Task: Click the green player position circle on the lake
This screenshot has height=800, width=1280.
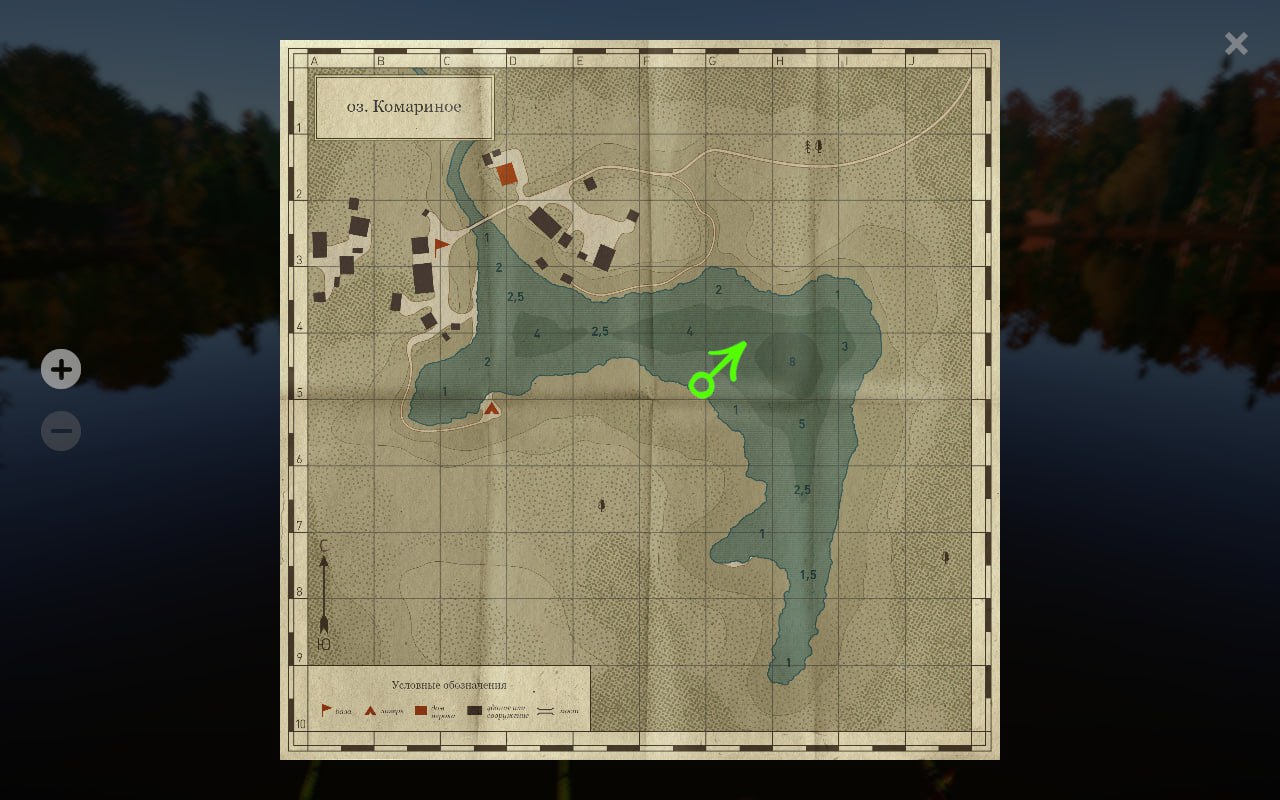Action: (702, 385)
